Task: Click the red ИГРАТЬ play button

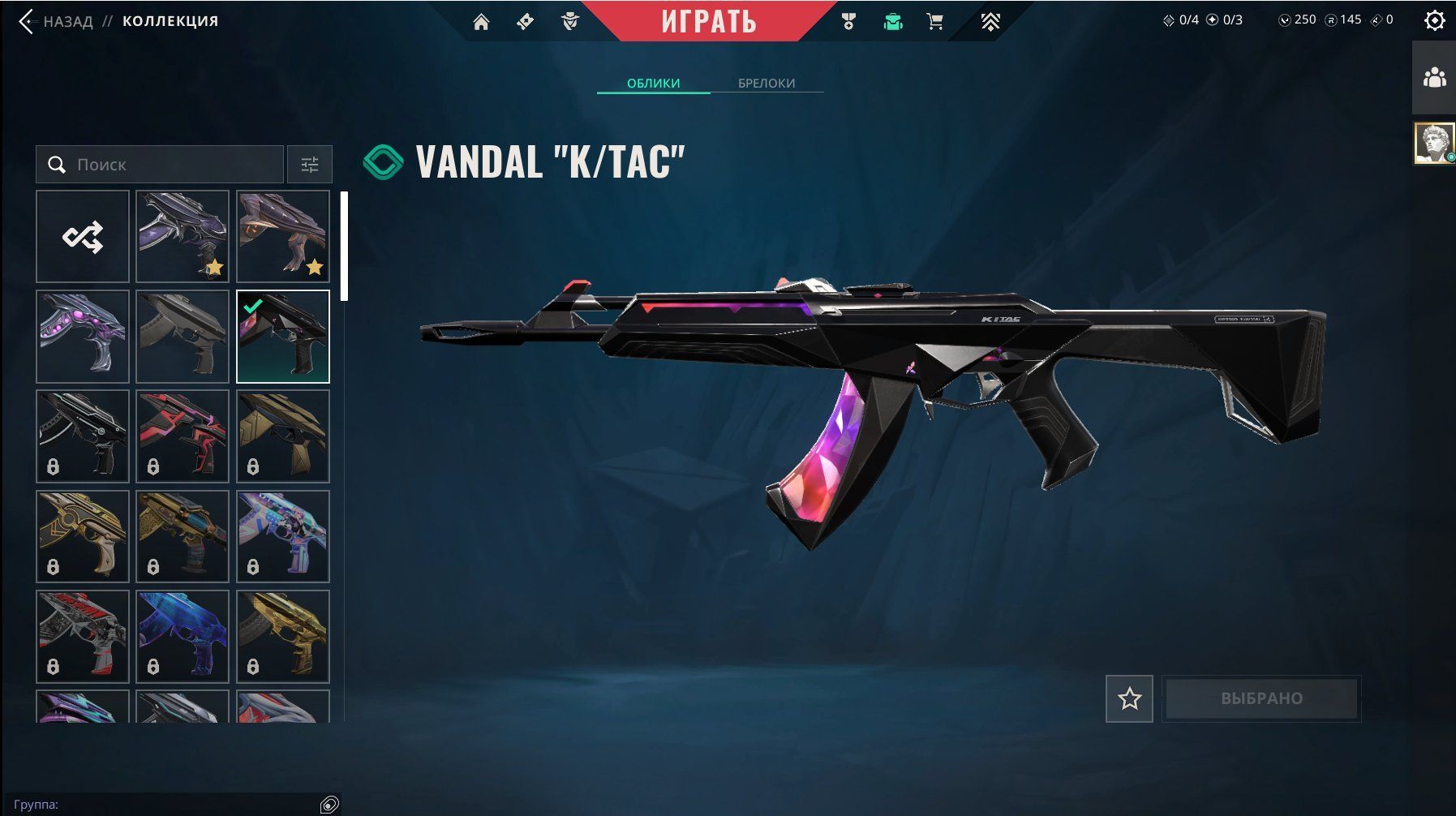Action: pyautogui.click(x=708, y=21)
